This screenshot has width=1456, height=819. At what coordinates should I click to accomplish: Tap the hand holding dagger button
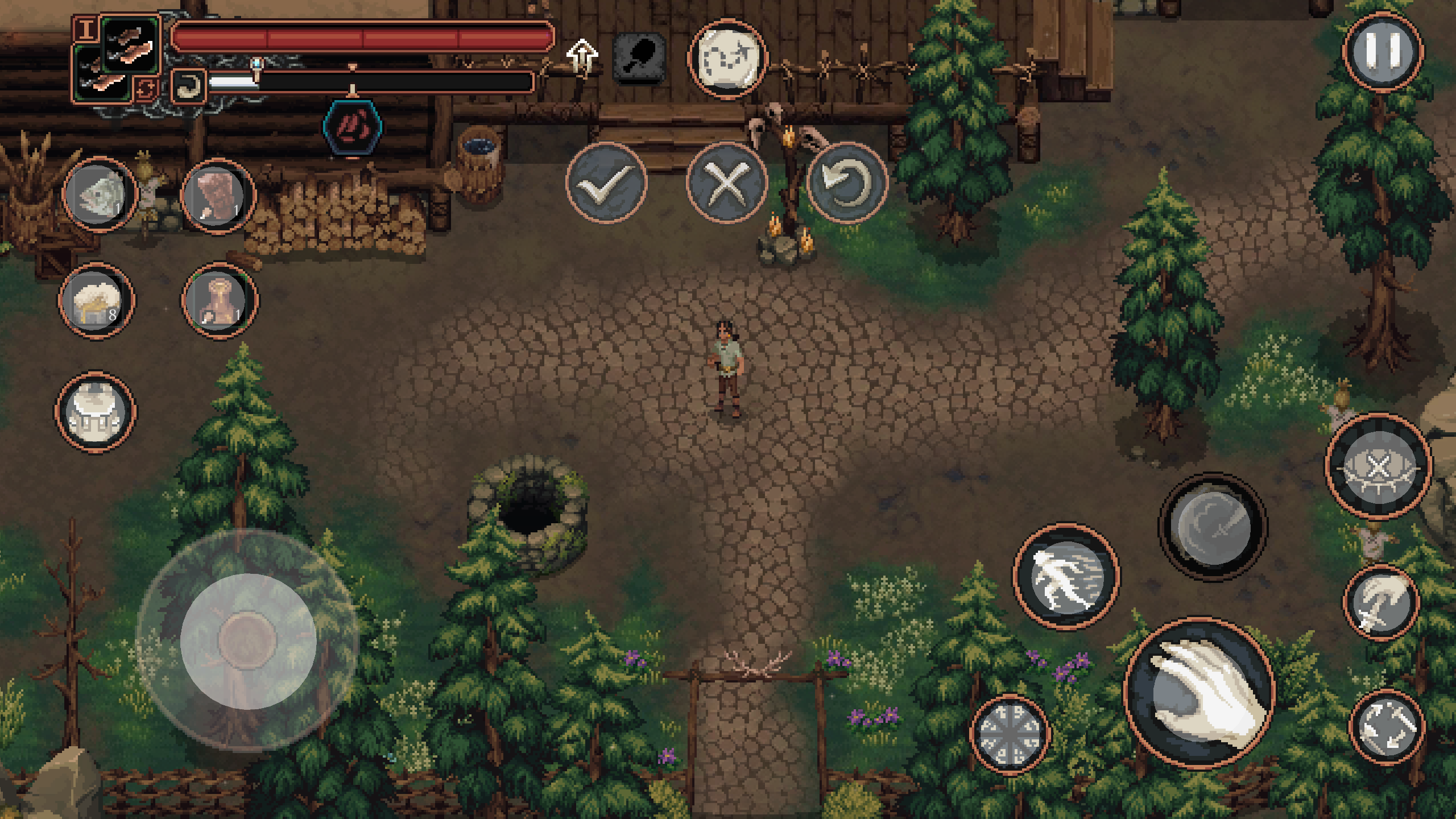[x=1381, y=603]
